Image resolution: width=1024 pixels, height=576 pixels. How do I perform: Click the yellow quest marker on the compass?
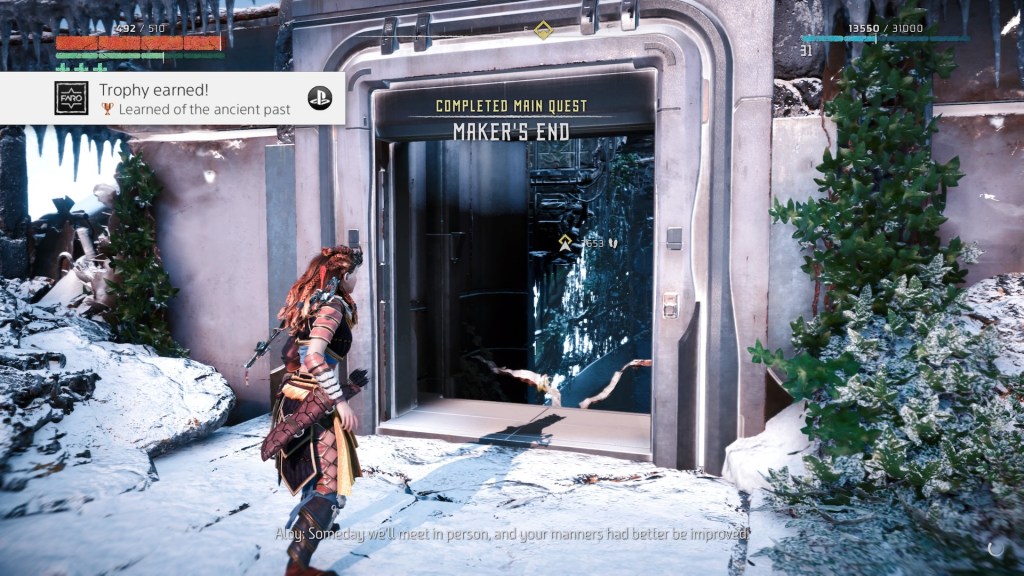543,30
